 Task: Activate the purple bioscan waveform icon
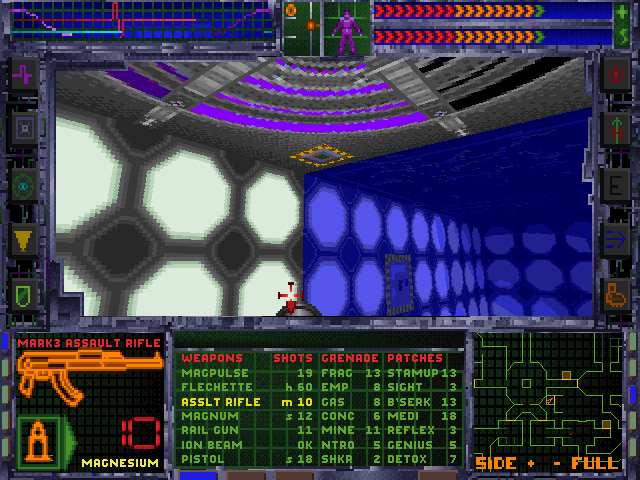24,73
